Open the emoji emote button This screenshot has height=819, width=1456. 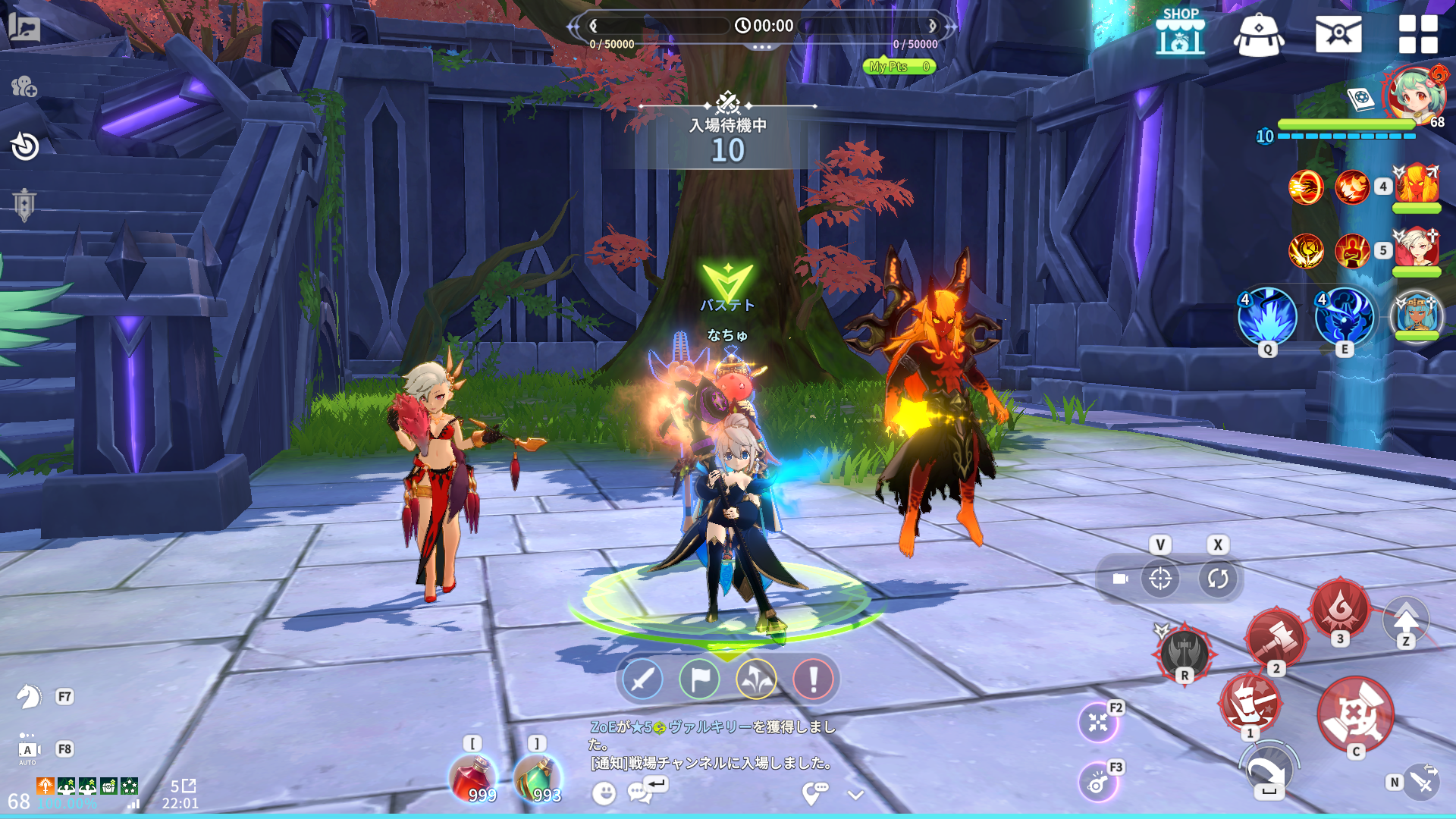(604, 793)
